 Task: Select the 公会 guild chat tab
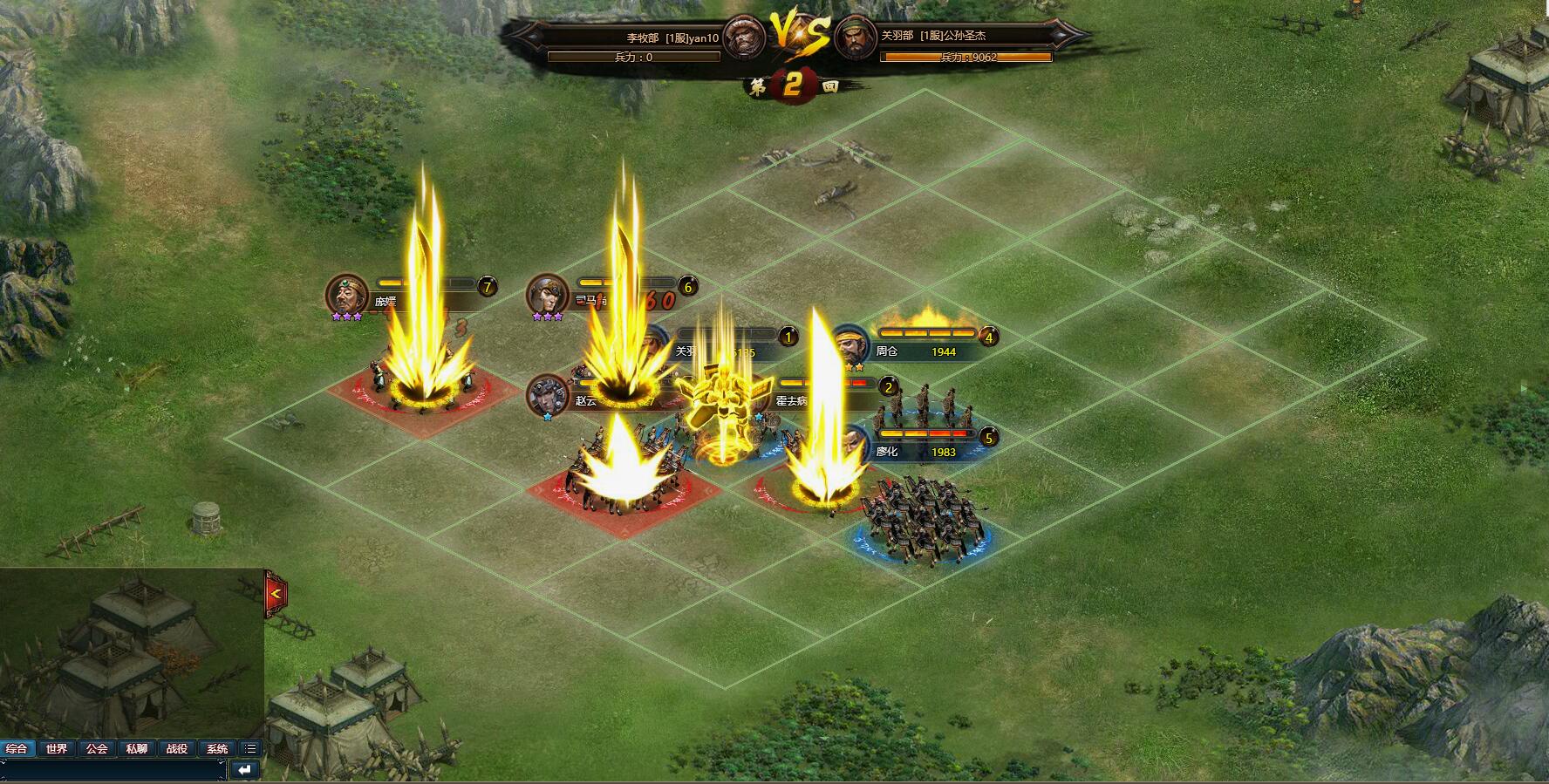97,748
